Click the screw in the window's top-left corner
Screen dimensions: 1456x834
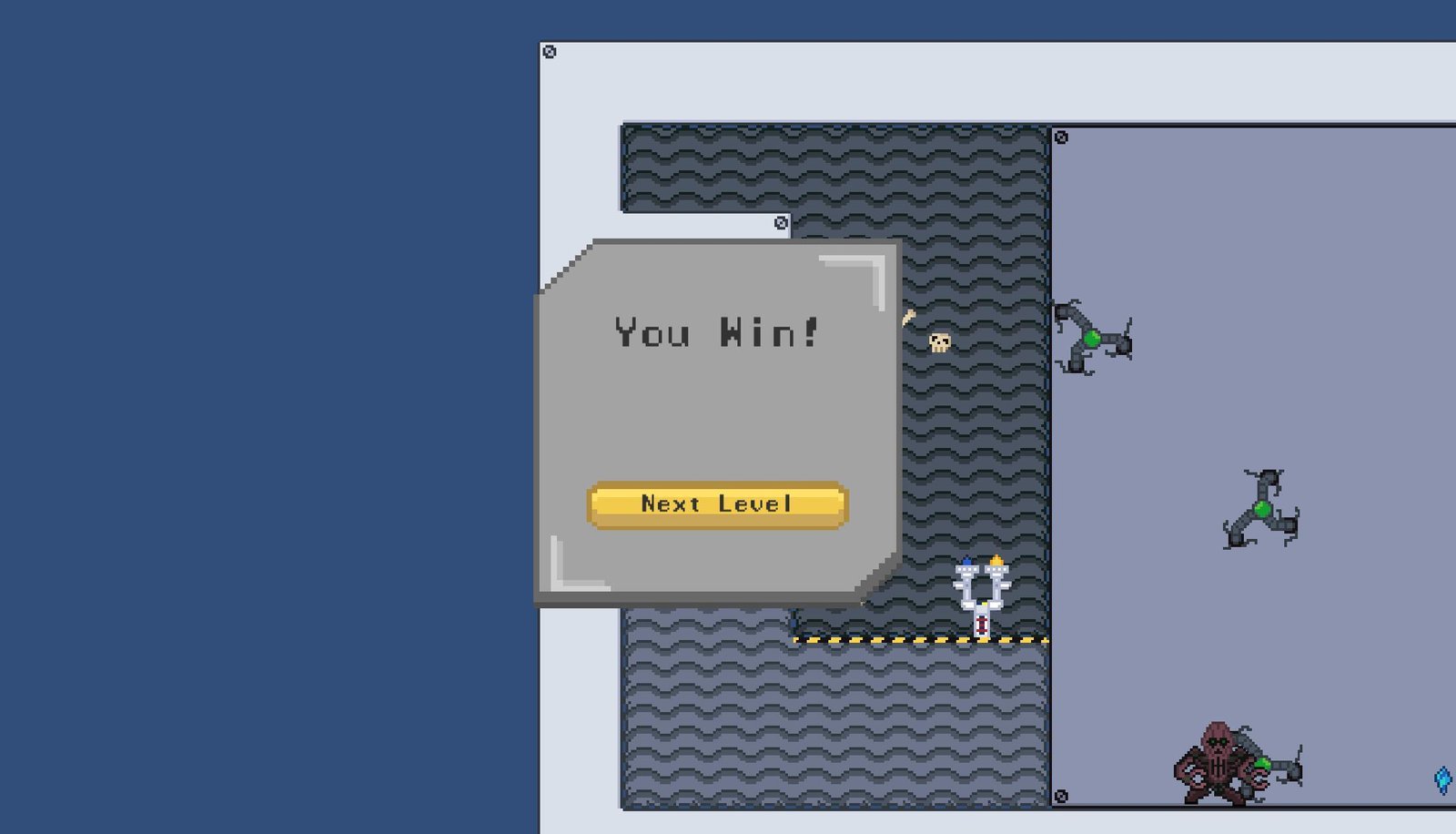[x=549, y=53]
